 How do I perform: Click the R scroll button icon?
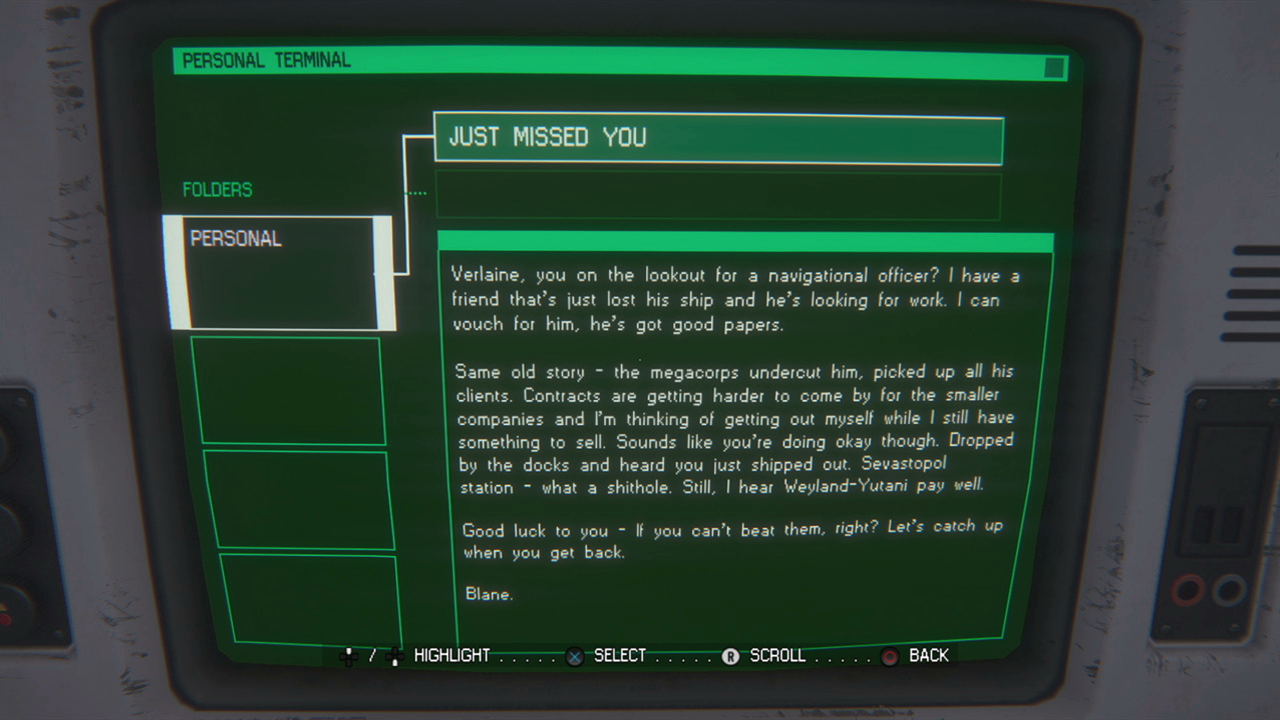coord(730,656)
